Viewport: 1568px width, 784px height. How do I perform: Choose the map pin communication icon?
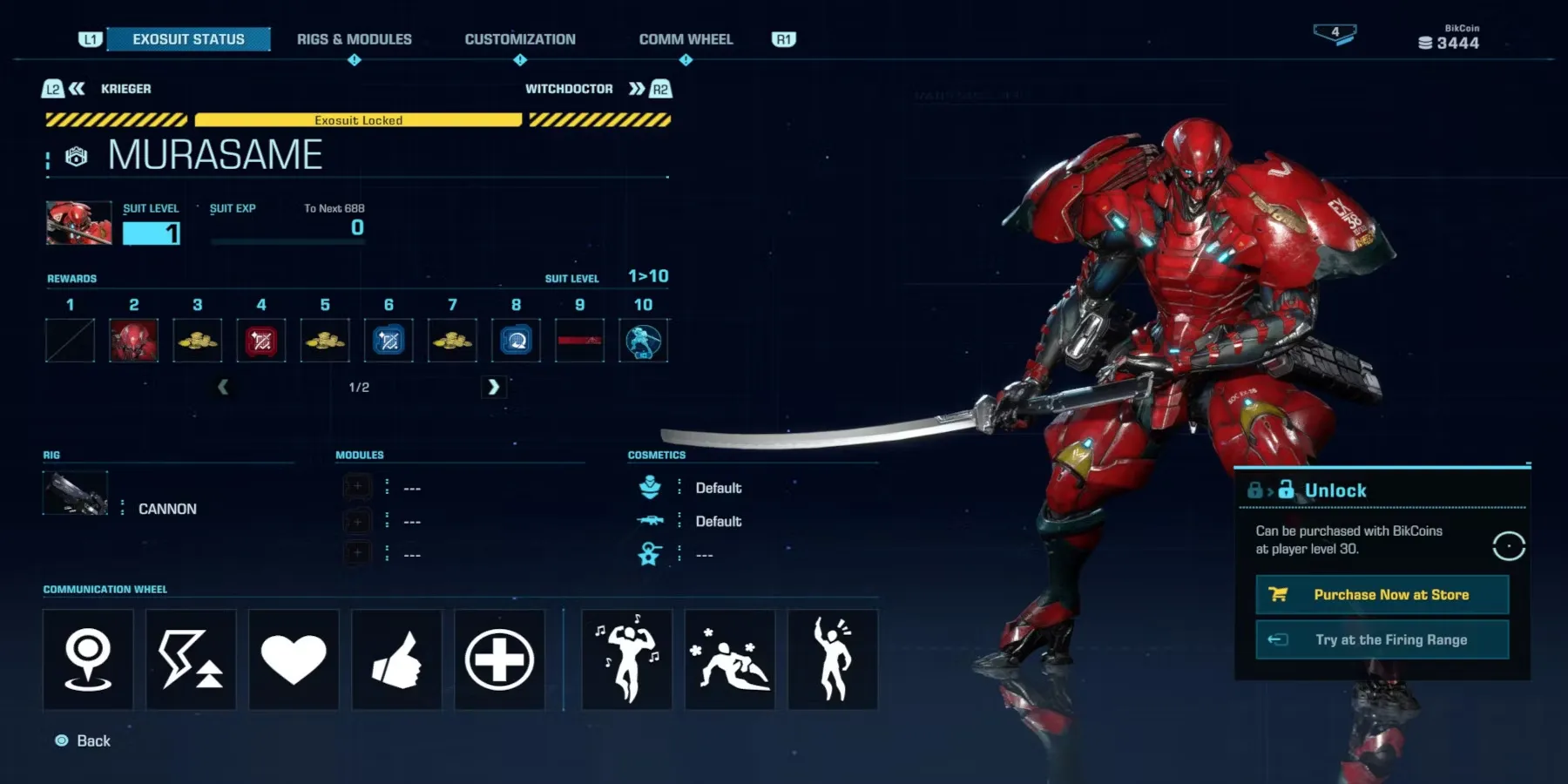pyautogui.click(x=88, y=659)
